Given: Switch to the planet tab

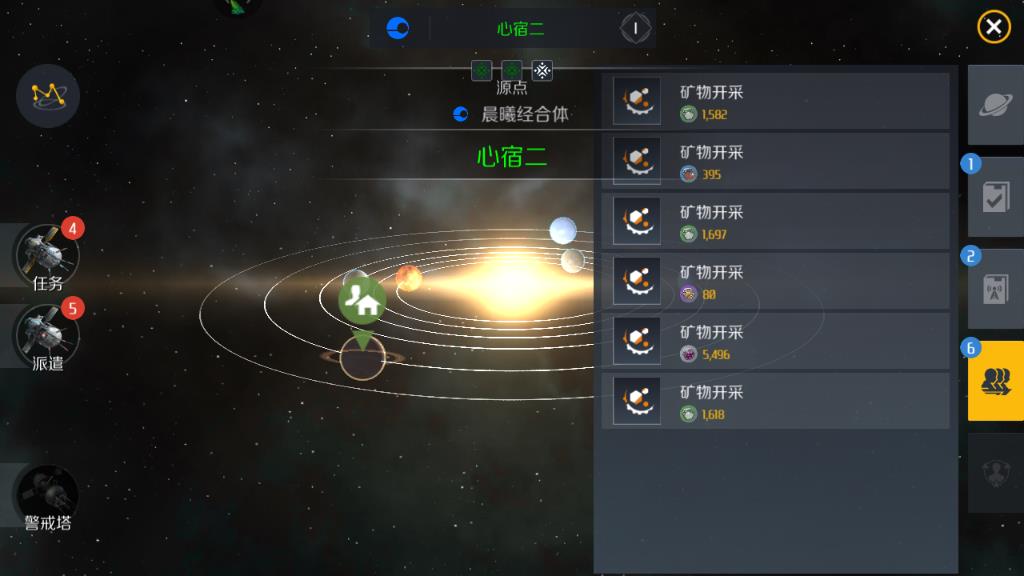Looking at the screenshot, I should pyautogui.click(x=995, y=105).
